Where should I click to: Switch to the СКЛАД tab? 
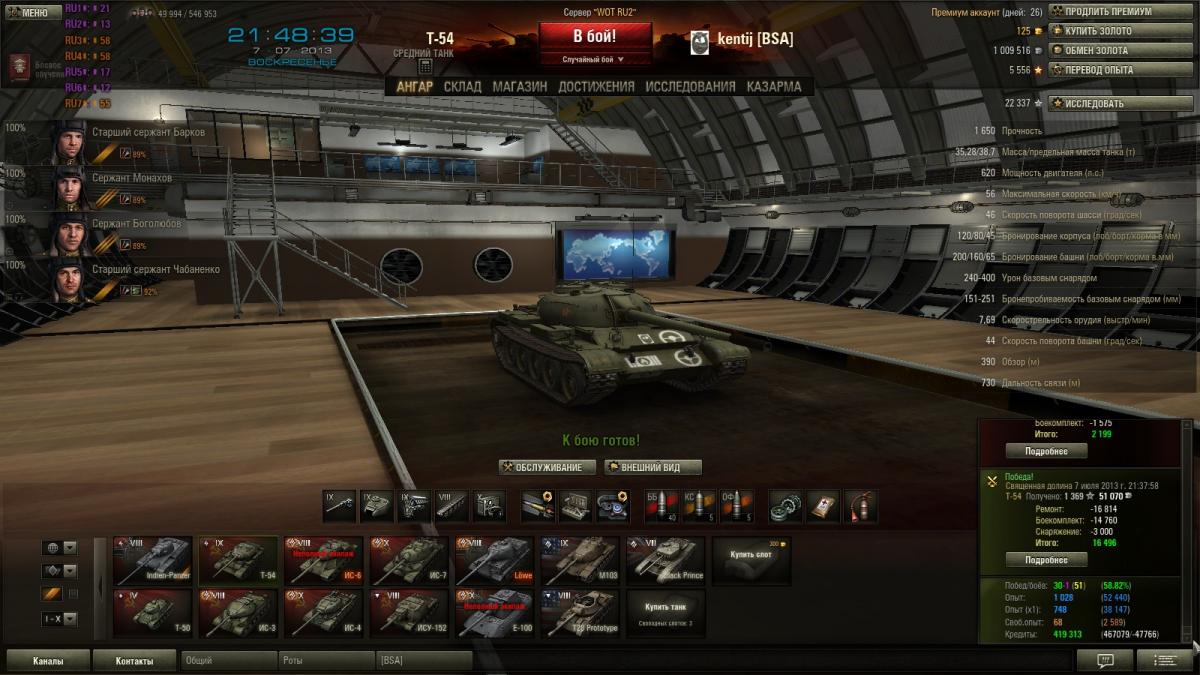click(462, 87)
